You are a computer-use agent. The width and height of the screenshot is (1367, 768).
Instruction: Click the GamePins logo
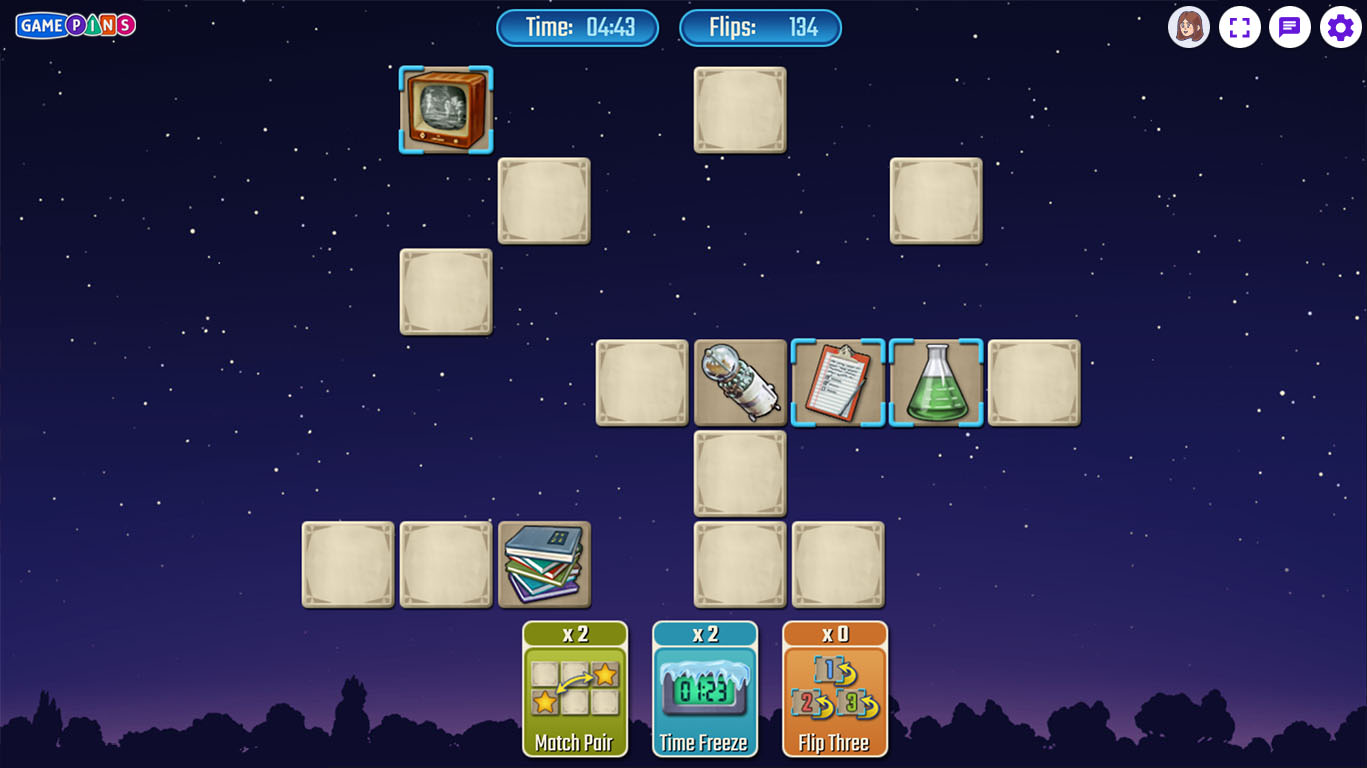click(76, 25)
